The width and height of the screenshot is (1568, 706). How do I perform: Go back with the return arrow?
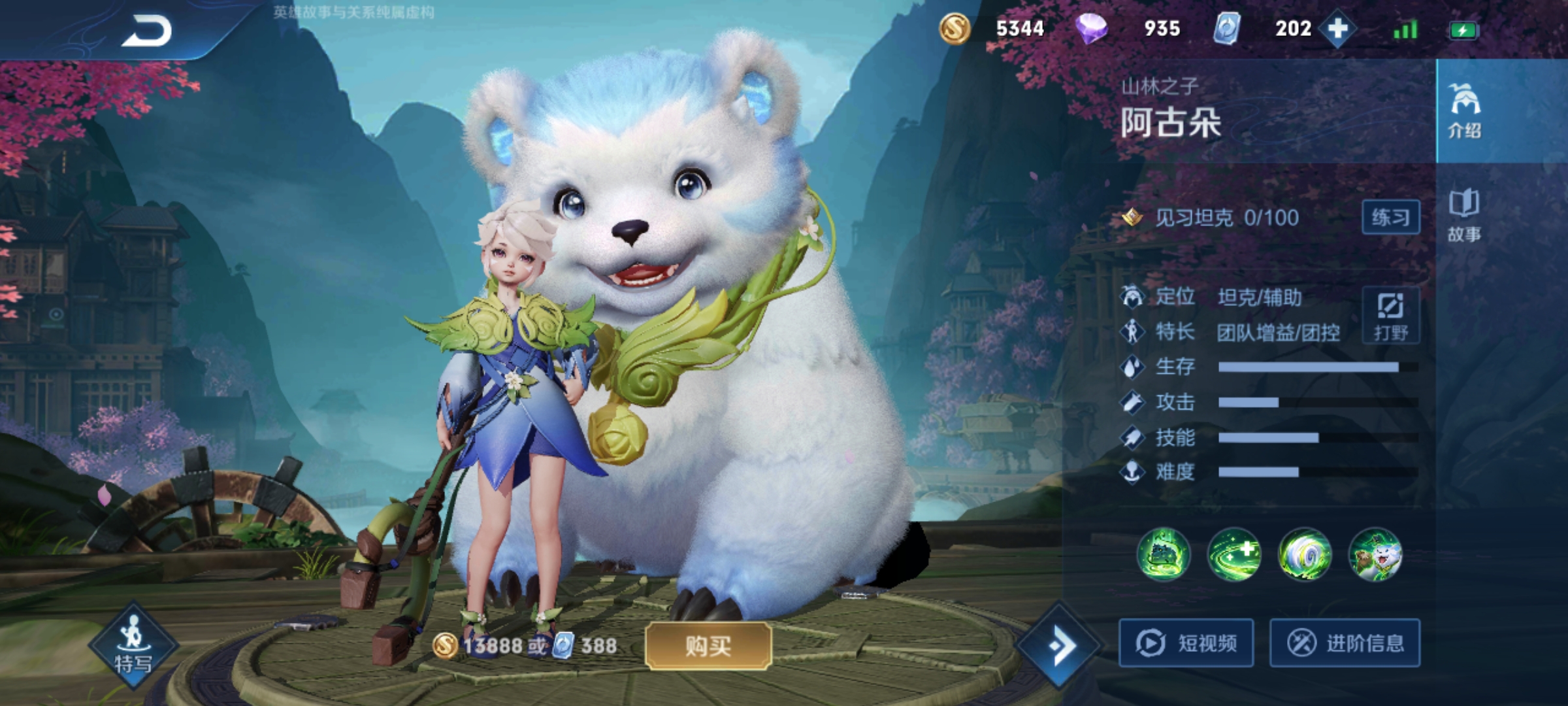(x=147, y=31)
